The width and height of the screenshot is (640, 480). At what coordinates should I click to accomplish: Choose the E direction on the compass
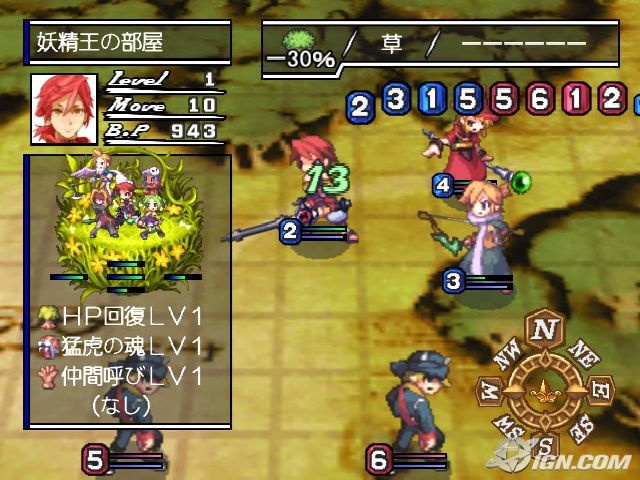tap(603, 386)
